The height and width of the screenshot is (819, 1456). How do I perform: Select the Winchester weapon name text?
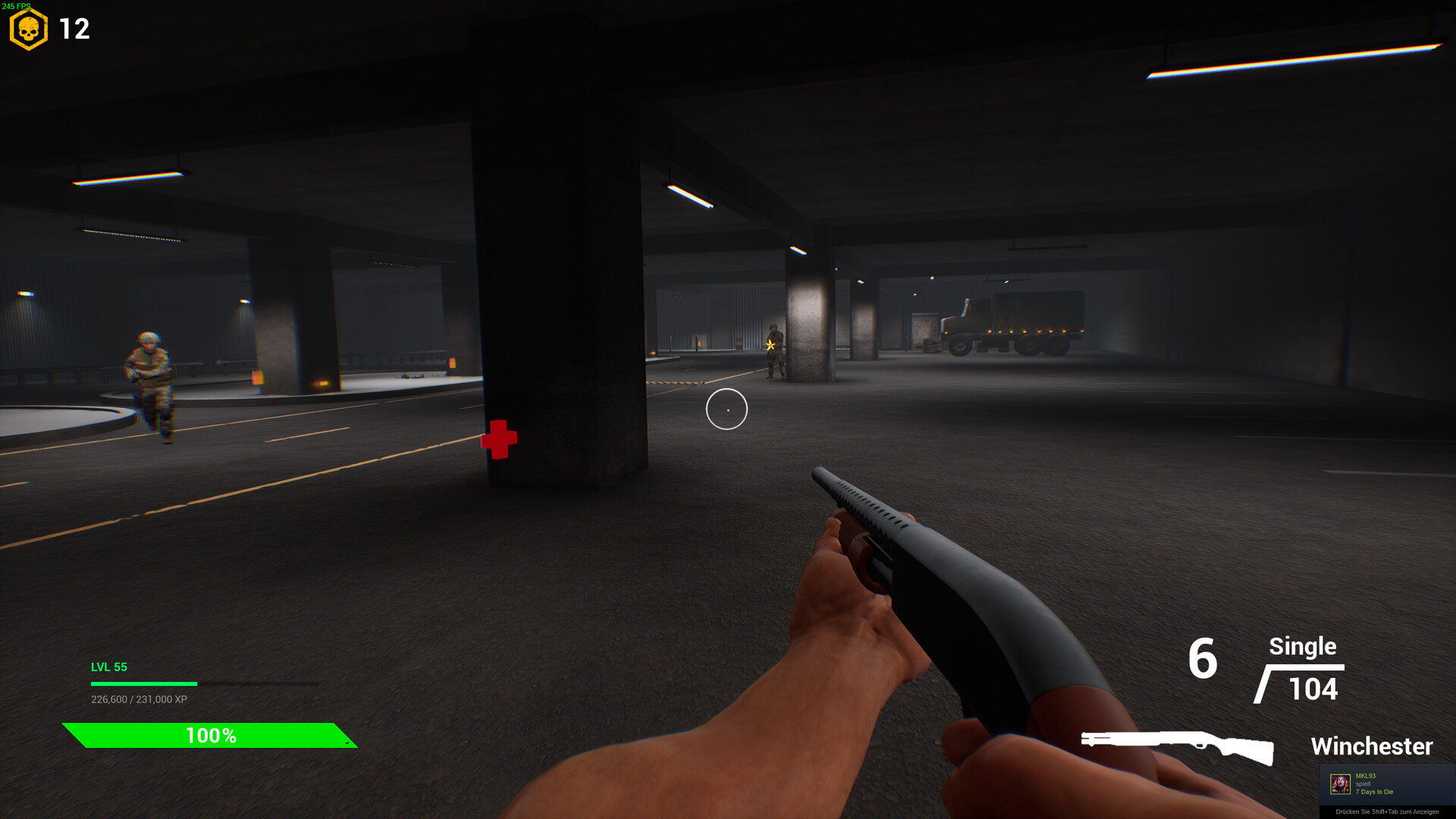click(1371, 746)
